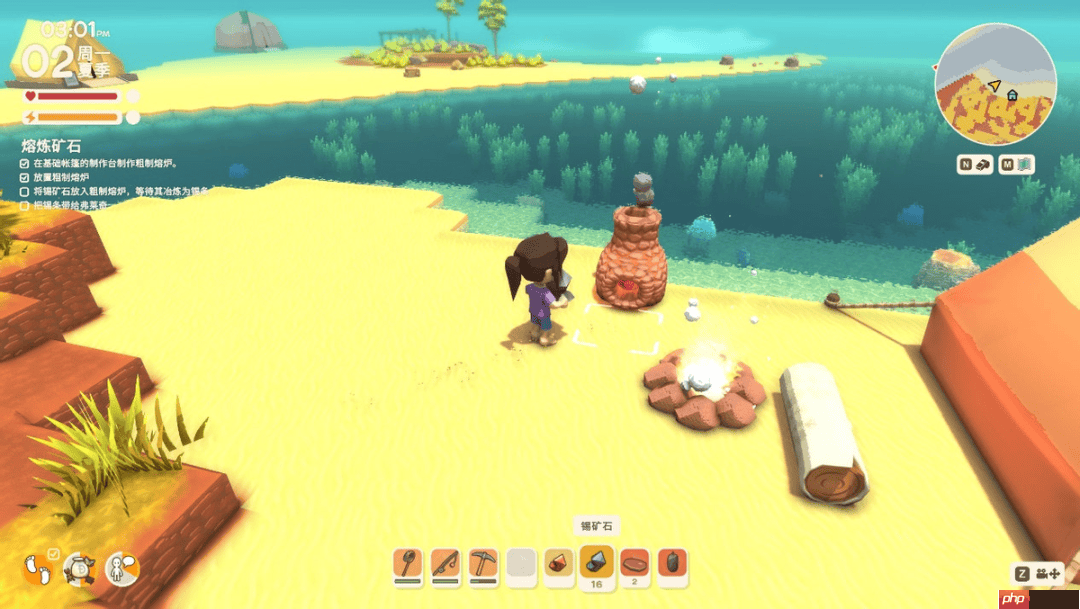Screen dimensions: 1080x609
Task: Open the coin pouch icon
Action: click(79, 570)
